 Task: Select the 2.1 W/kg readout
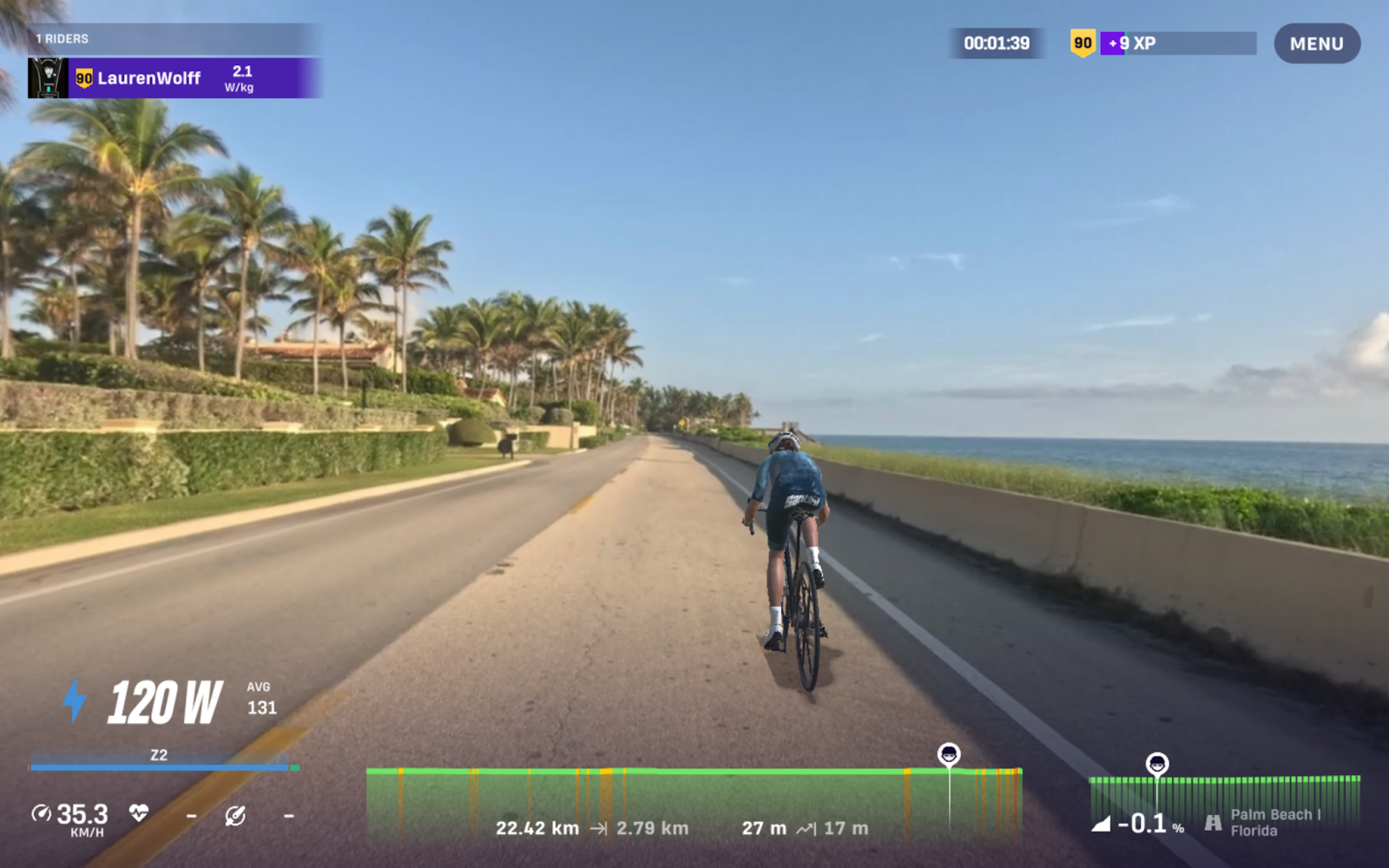coord(241,77)
